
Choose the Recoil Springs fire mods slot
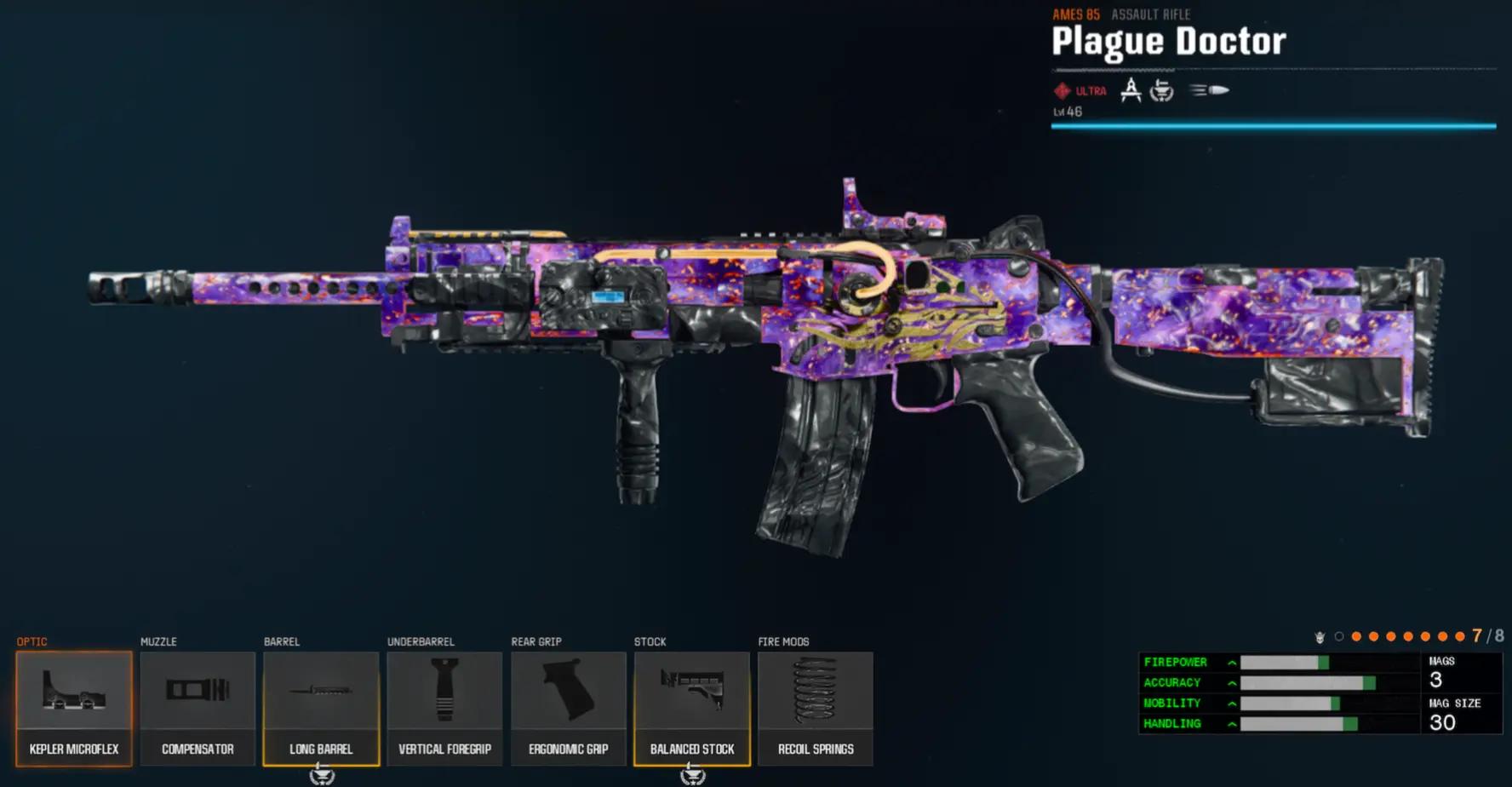[x=815, y=708]
